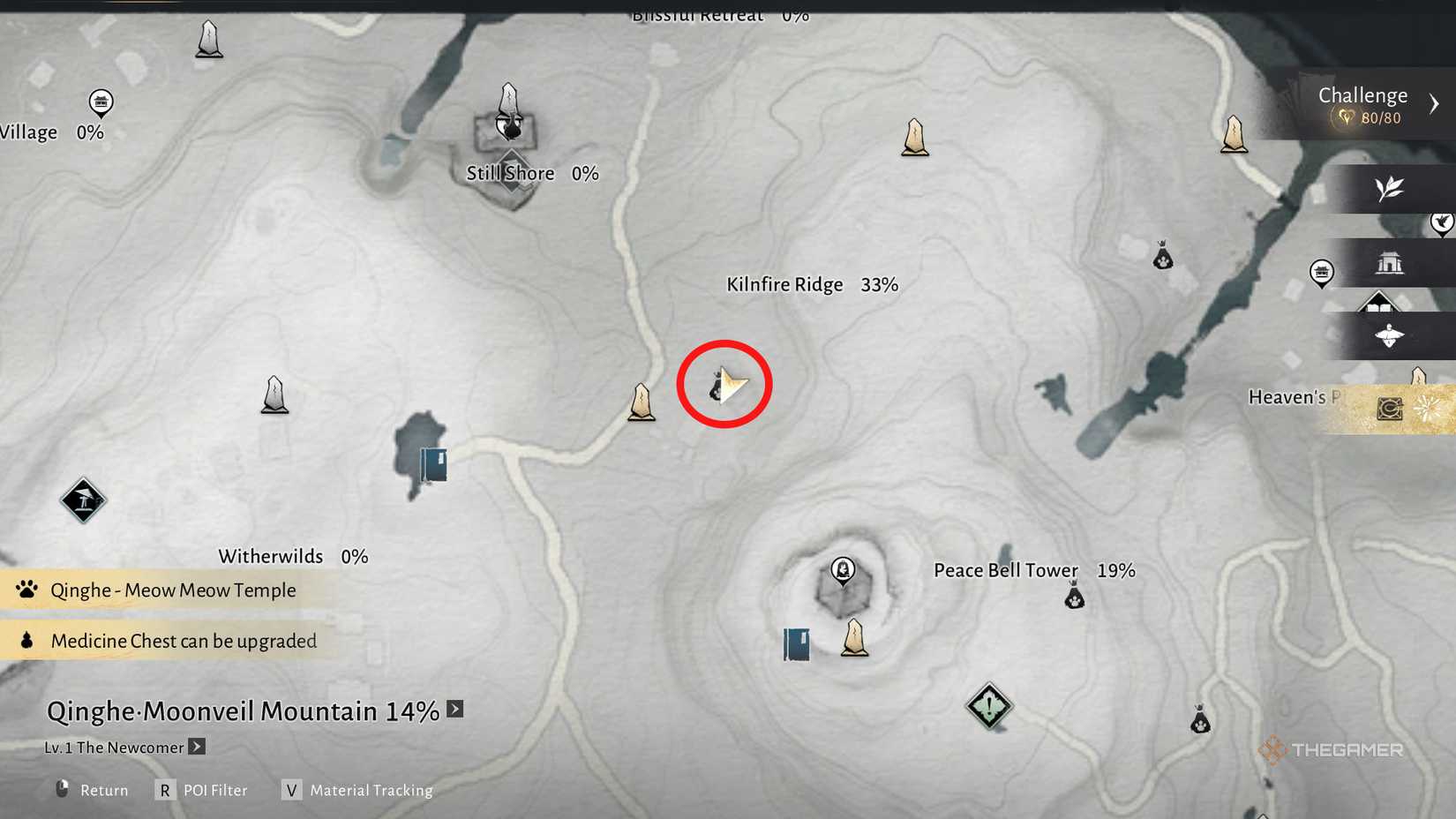The height and width of the screenshot is (819, 1456).
Task: Open Qinghe-Moonveil Mountain progress details
Action: (x=454, y=708)
